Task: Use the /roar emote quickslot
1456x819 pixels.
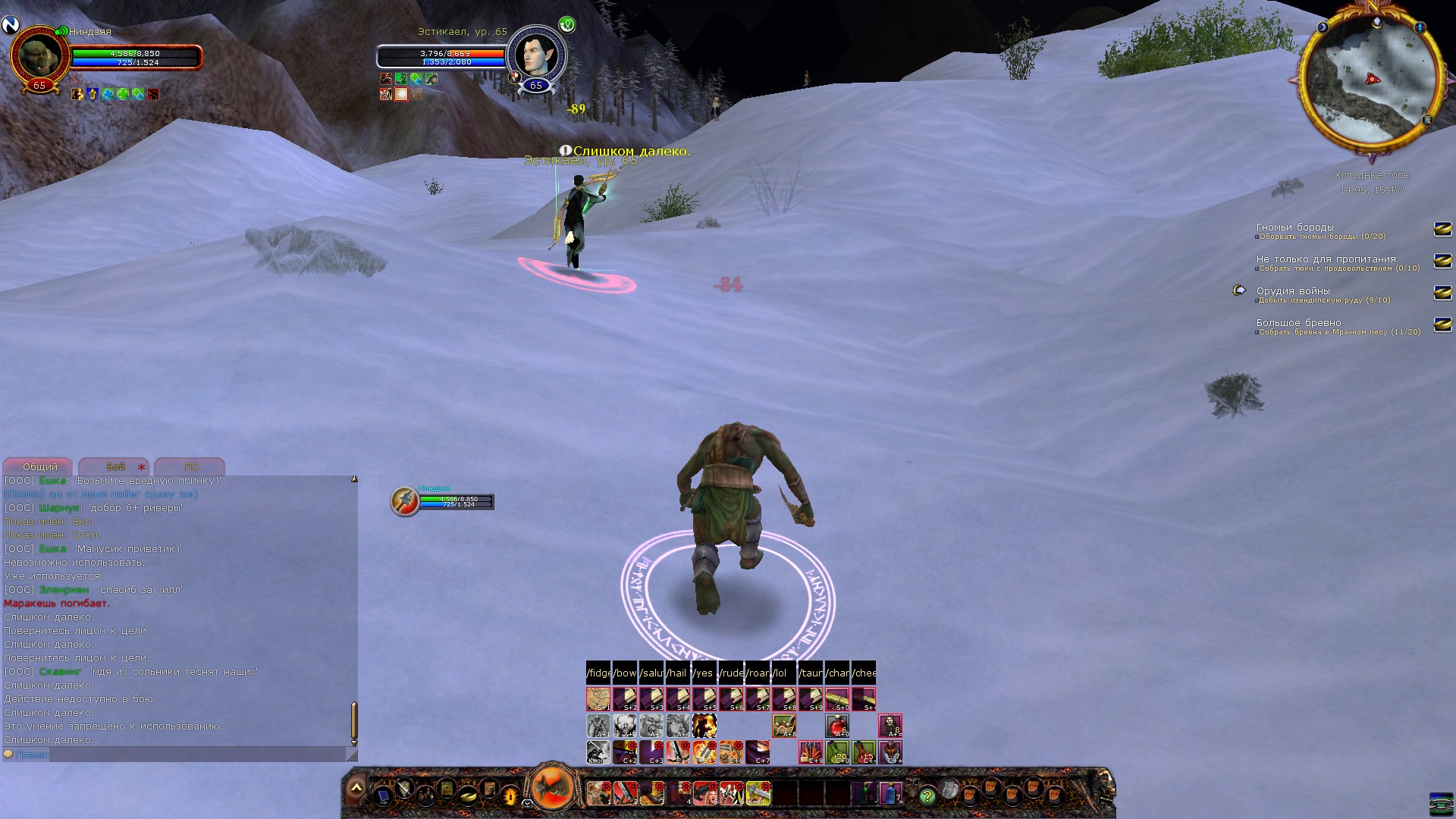Action: pos(758,673)
